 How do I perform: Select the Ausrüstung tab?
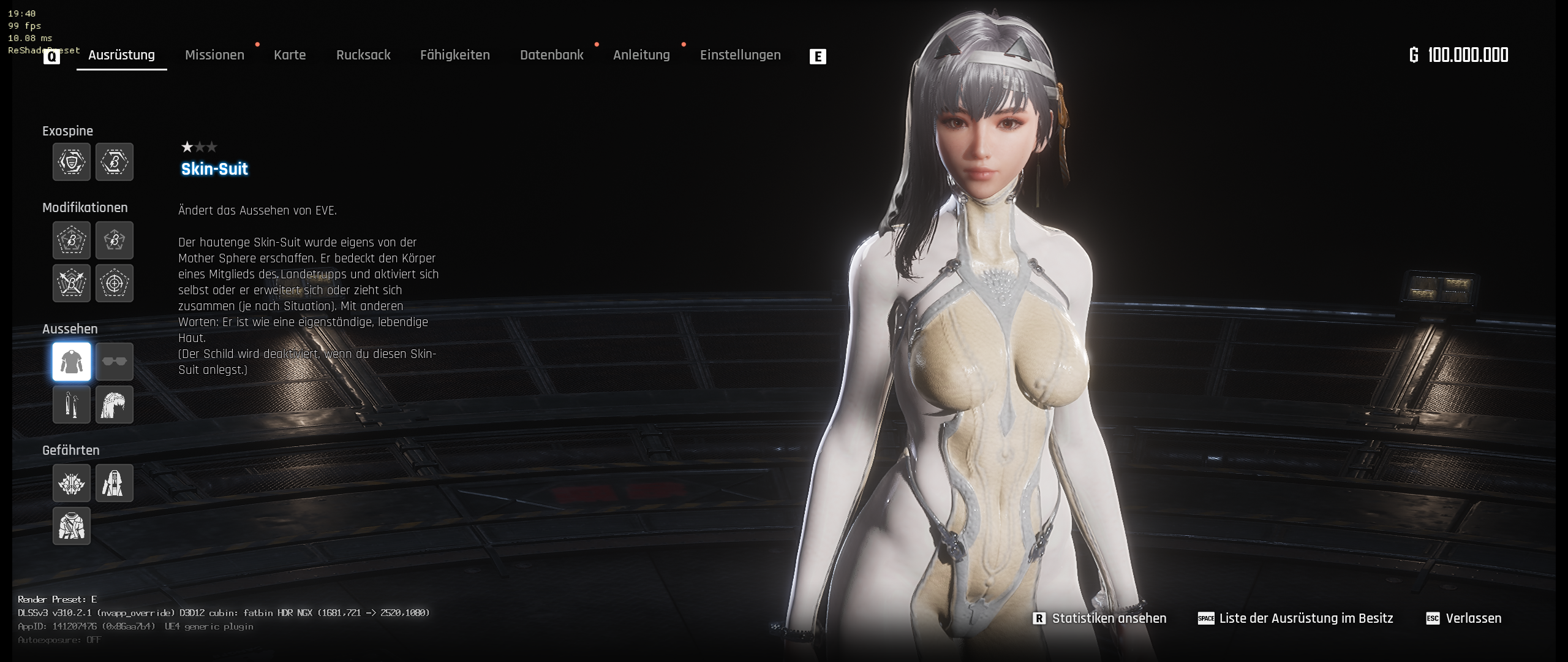point(121,55)
